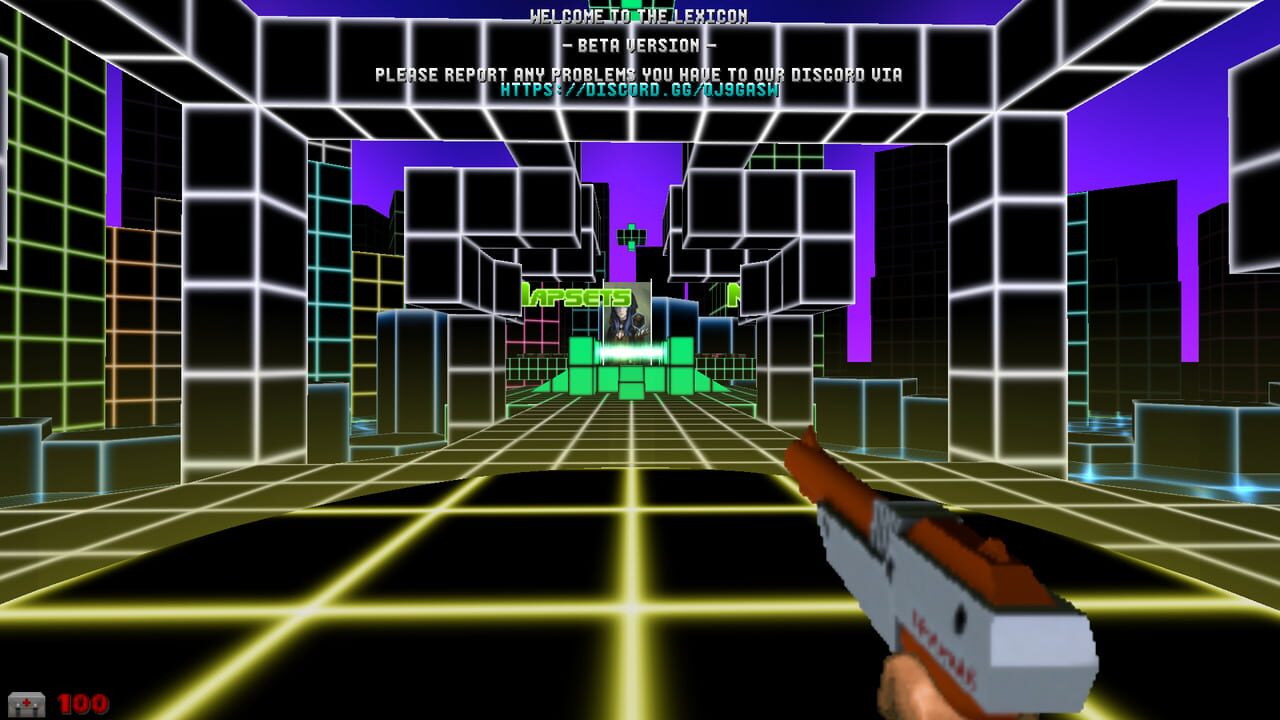This screenshot has width=1280, height=720.
Task: Click the BETA VERSION header text
Action: [x=640, y=46]
